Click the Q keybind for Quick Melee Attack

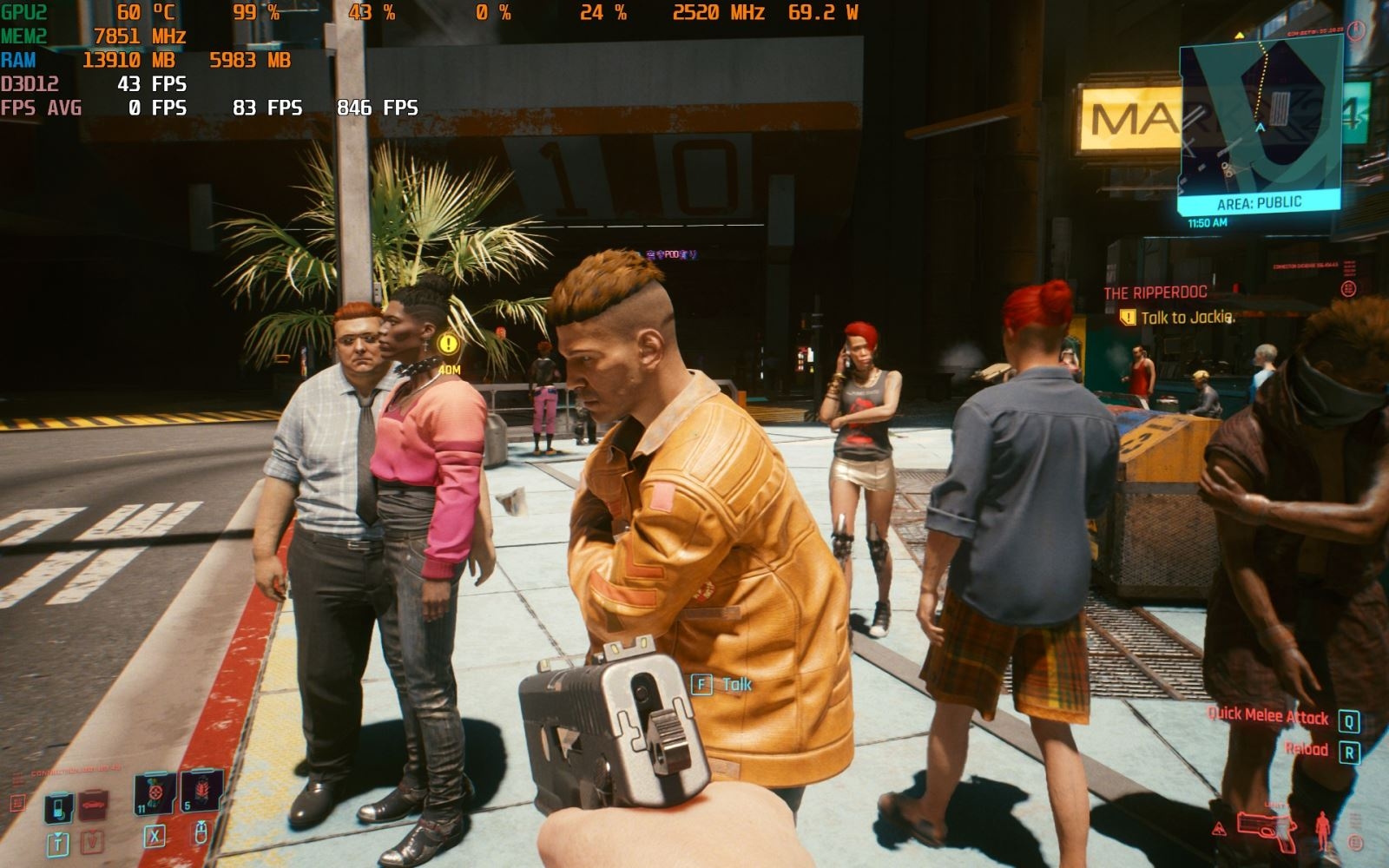coord(1350,720)
